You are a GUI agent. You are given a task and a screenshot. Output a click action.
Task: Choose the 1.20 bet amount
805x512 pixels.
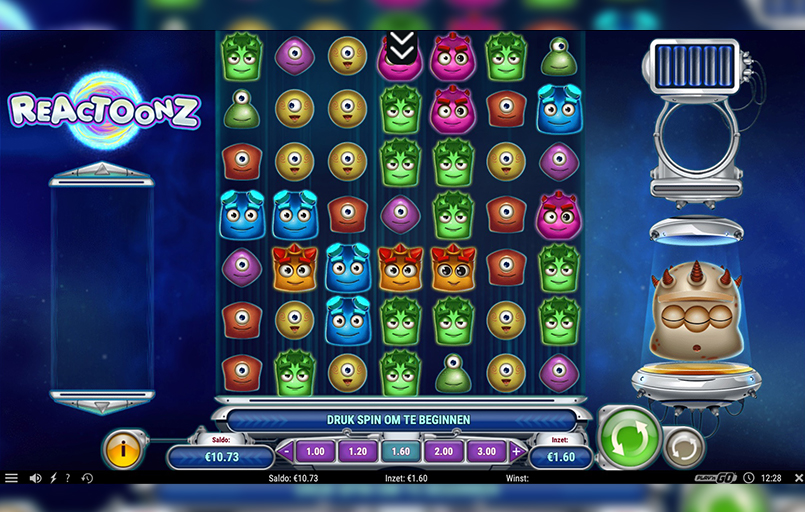[x=358, y=452]
